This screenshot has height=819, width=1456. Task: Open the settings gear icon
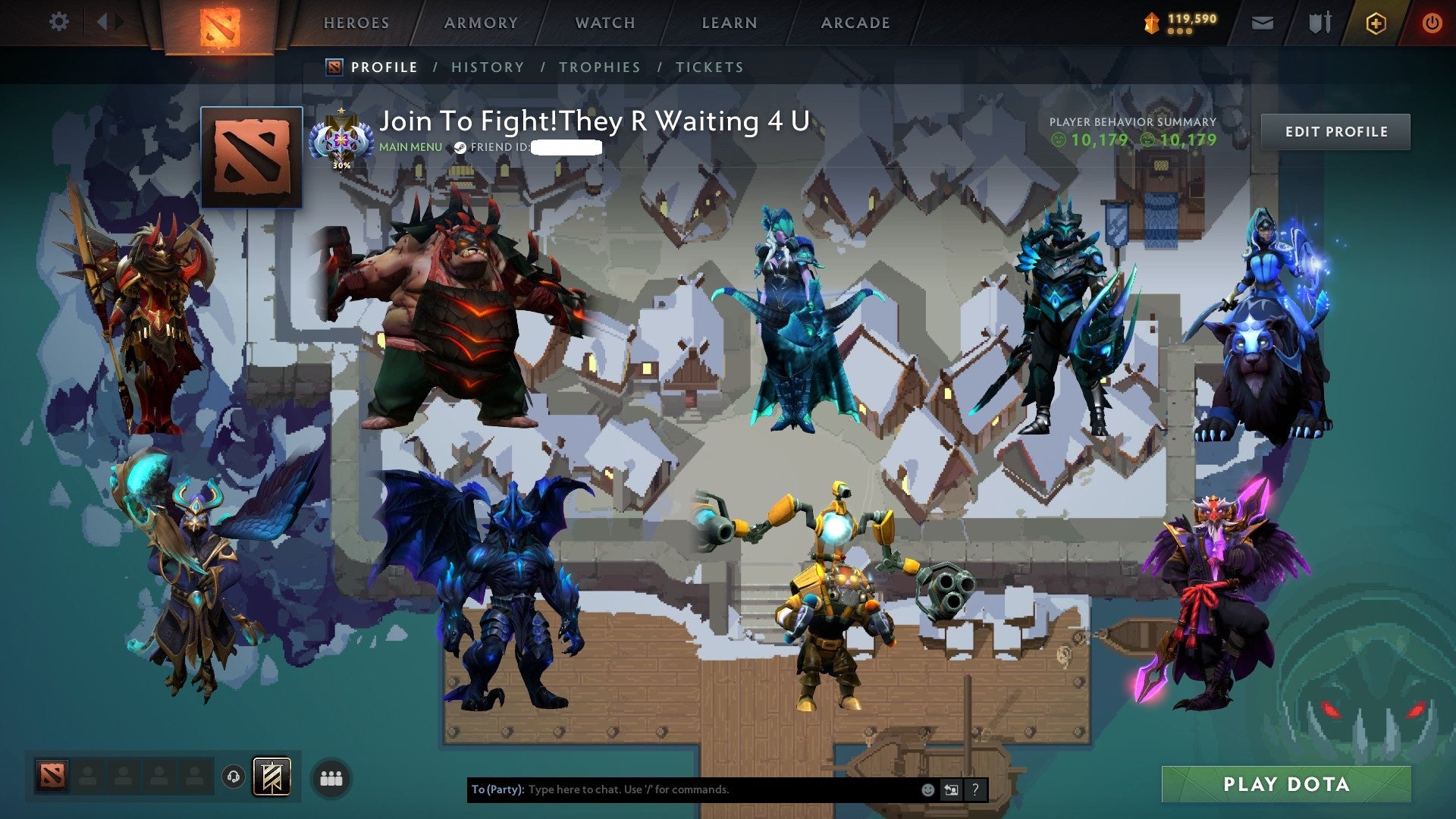tap(58, 22)
